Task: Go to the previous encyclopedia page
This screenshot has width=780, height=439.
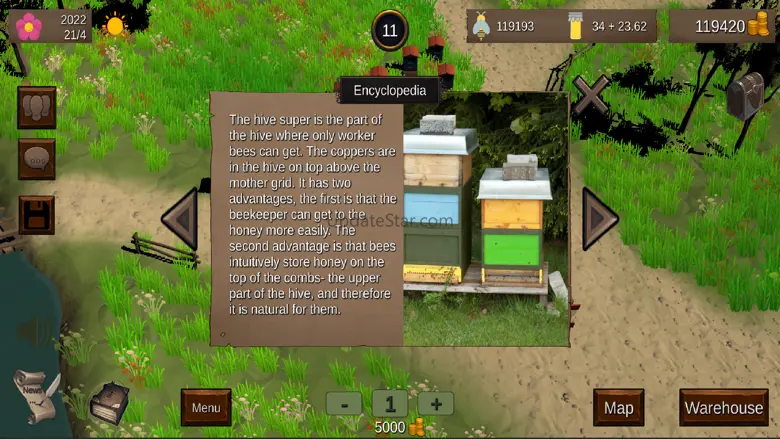Action: click(x=181, y=217)
